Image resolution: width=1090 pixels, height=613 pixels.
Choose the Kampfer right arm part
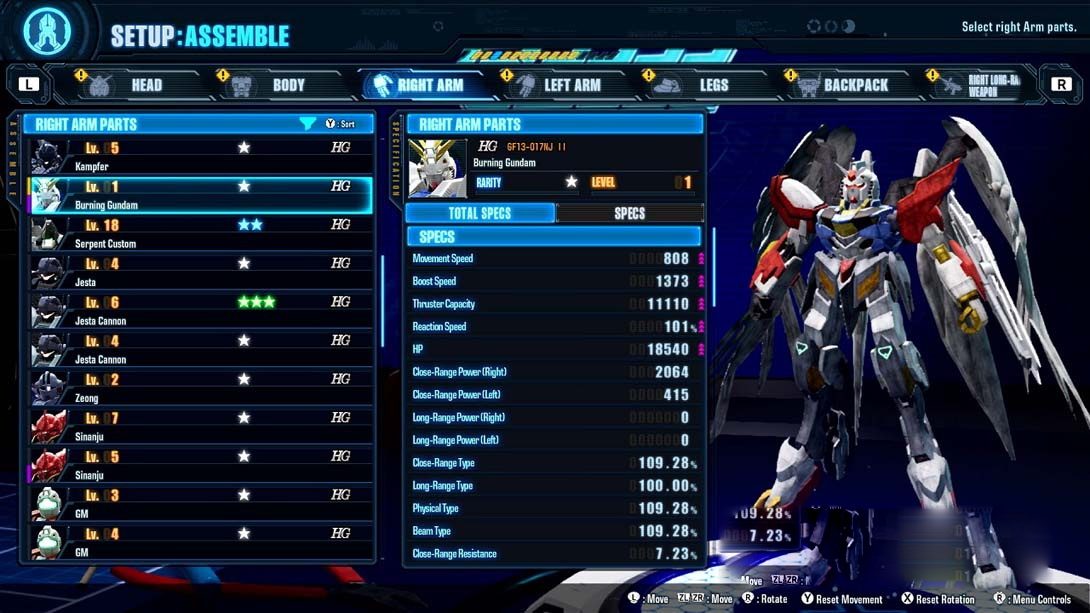[200, 156]
